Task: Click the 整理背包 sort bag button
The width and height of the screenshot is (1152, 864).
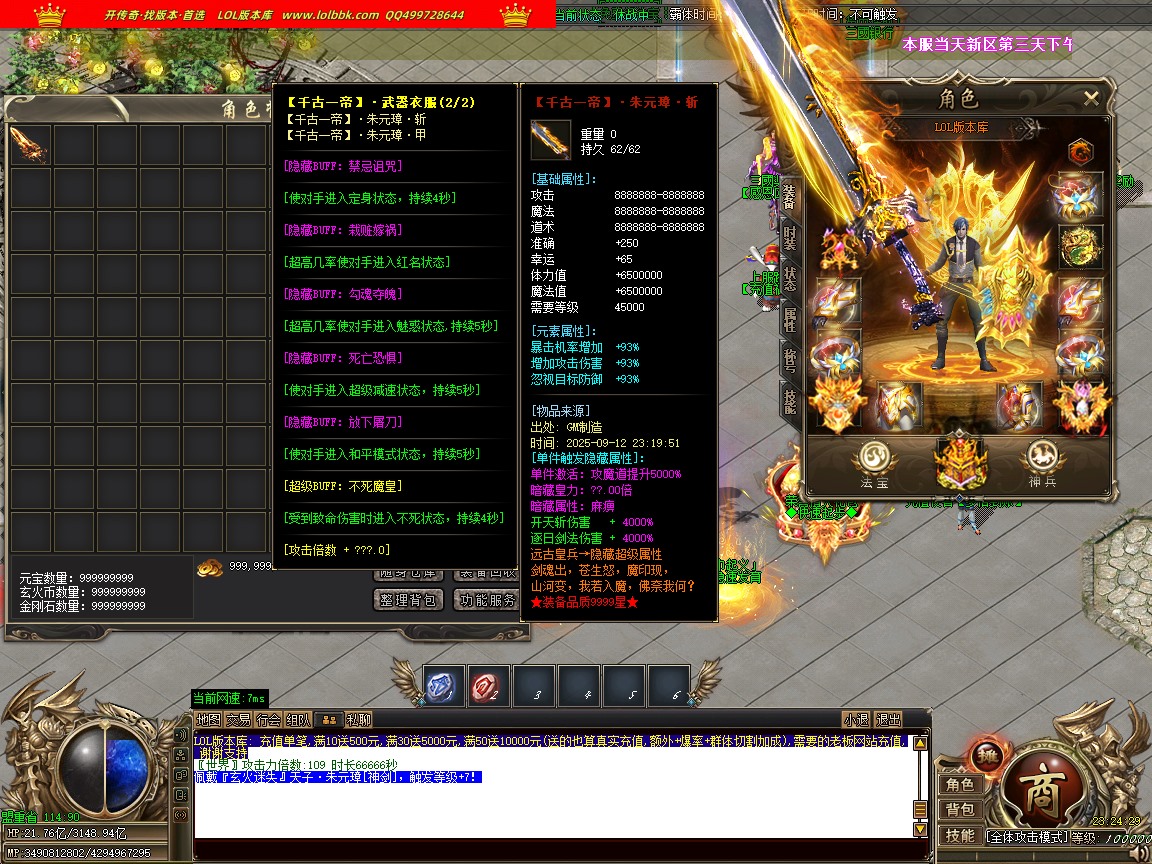Action: point(408,599)
